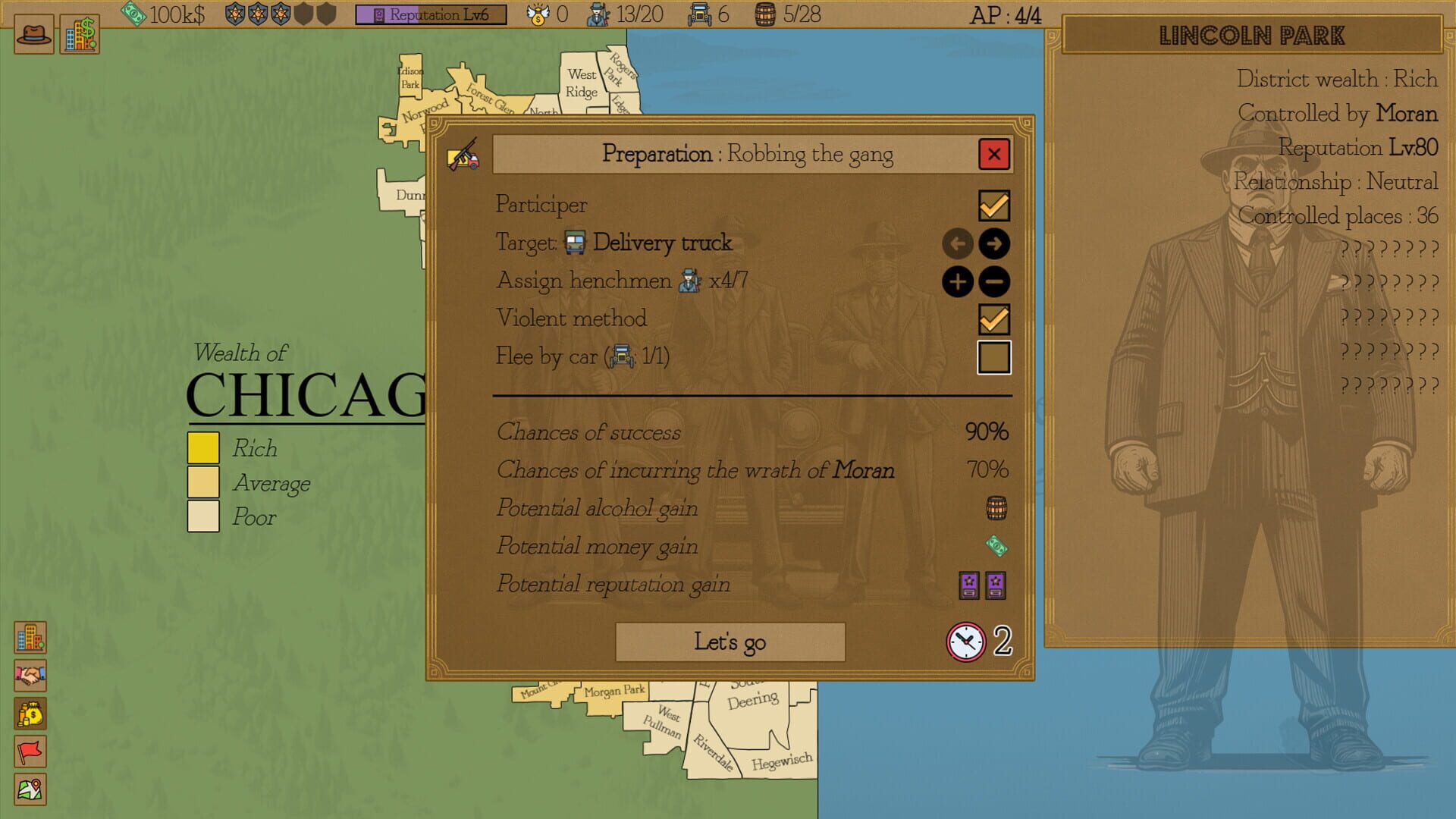Click the right arrow to change the target
1456x819 pixels.
point(994,243)
